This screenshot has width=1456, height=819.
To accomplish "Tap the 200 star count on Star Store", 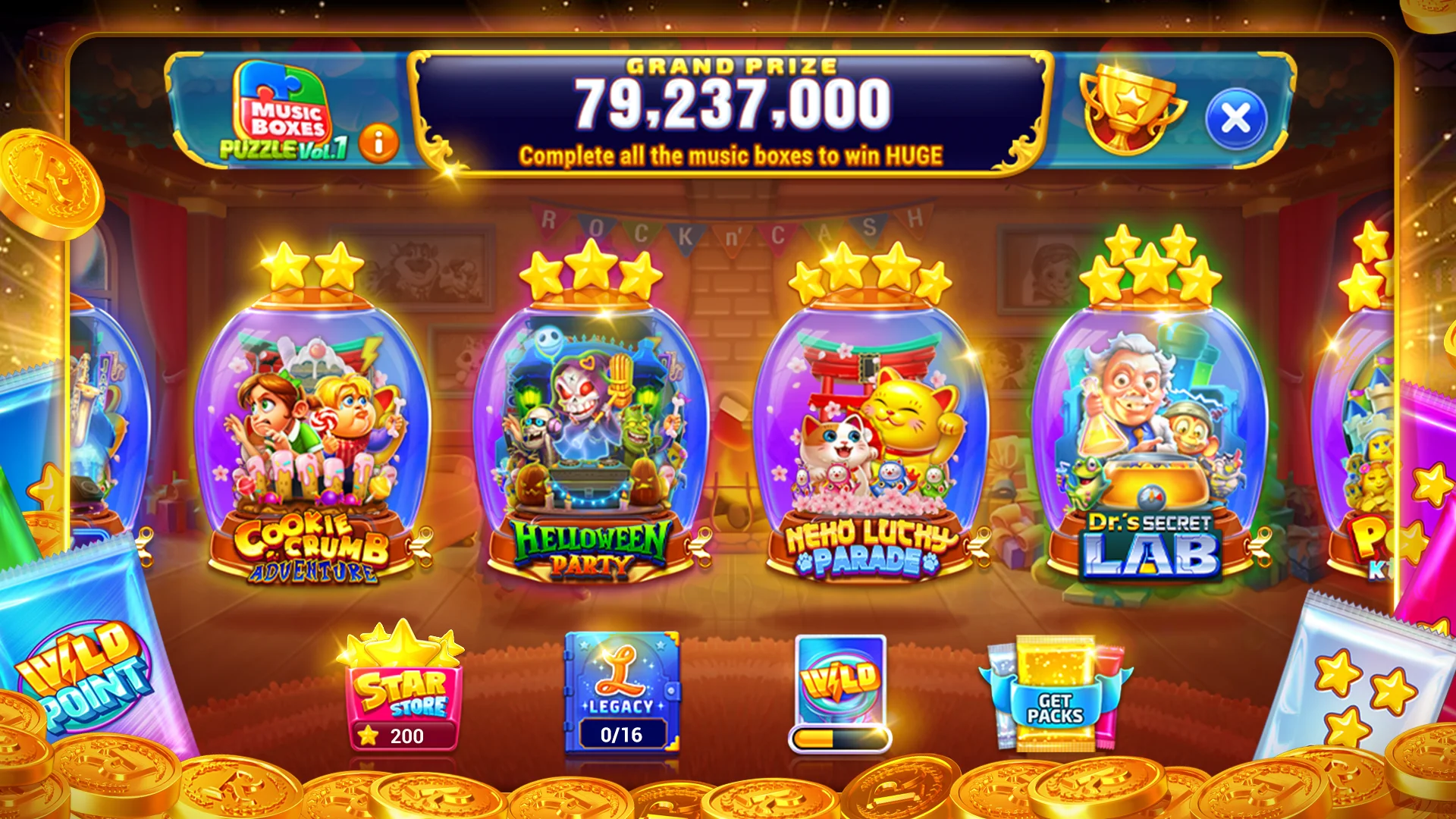I will pos(407,736).
